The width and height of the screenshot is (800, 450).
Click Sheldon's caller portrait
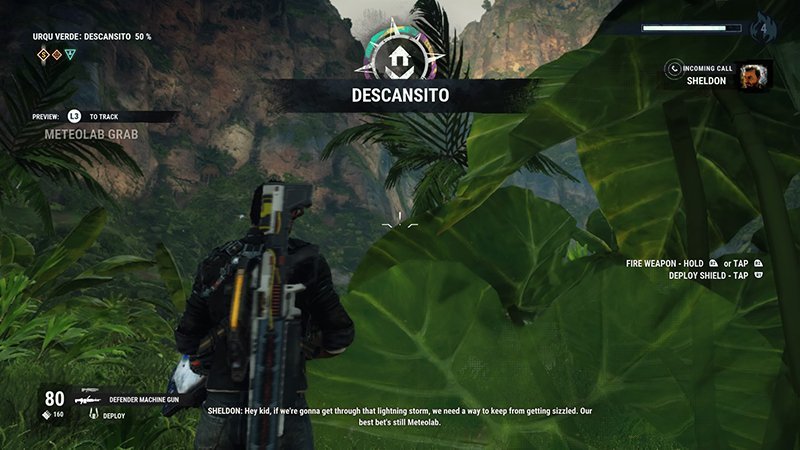pyautogui.click(x=755, y=76)
